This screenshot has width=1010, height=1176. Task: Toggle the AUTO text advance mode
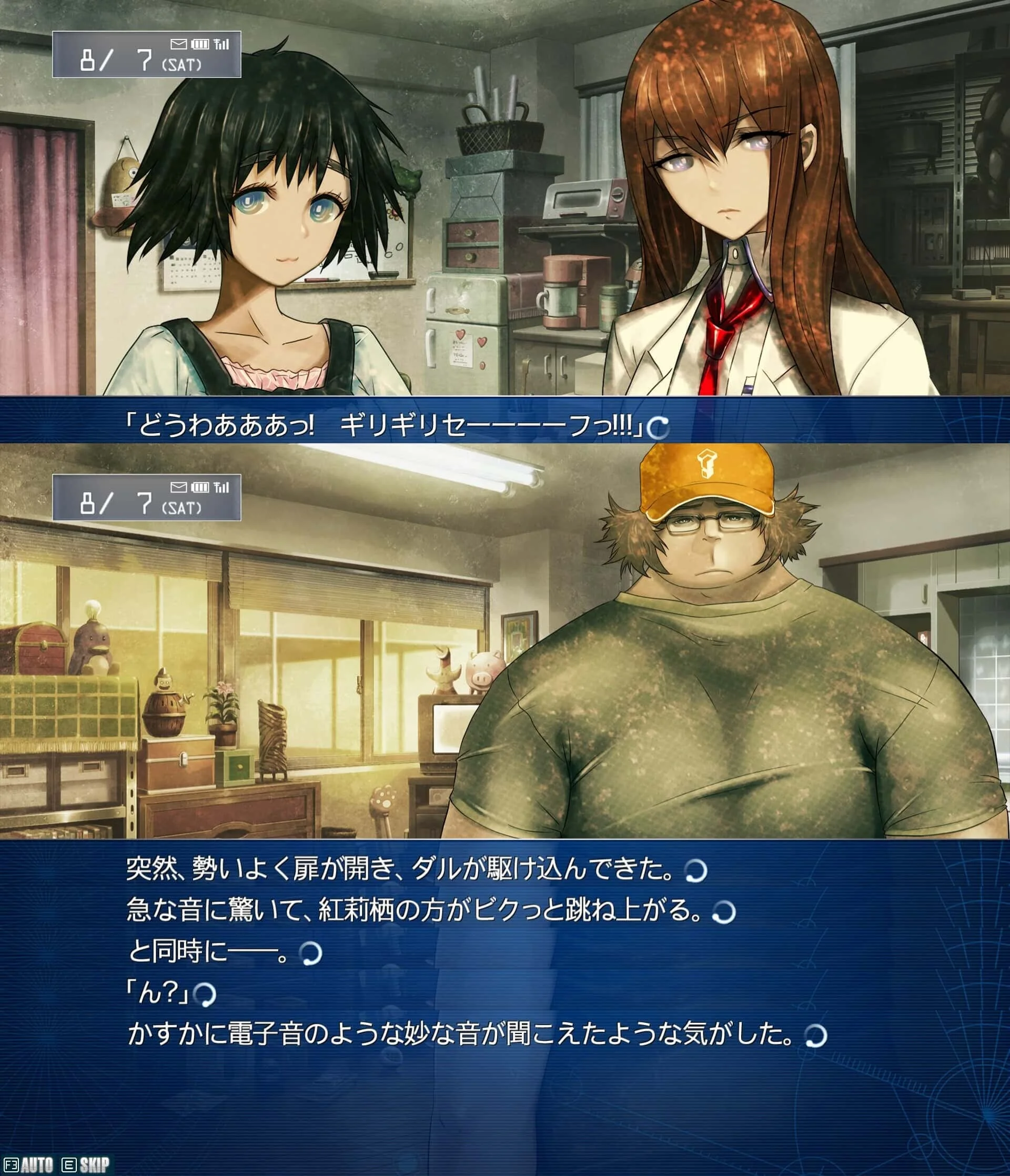(x=36, y=1165)
